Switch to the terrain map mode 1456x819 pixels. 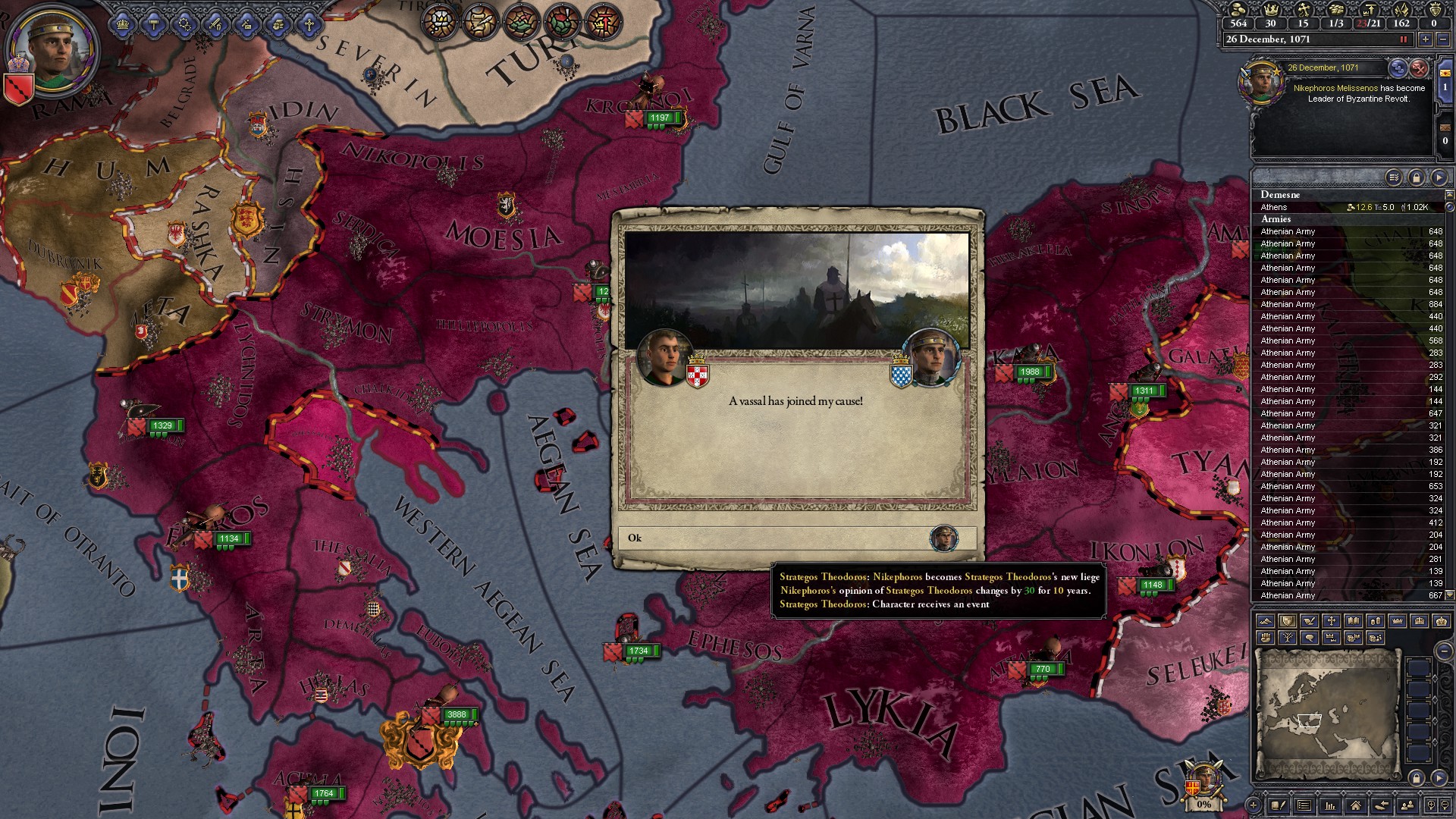[x=1265, y=621]
